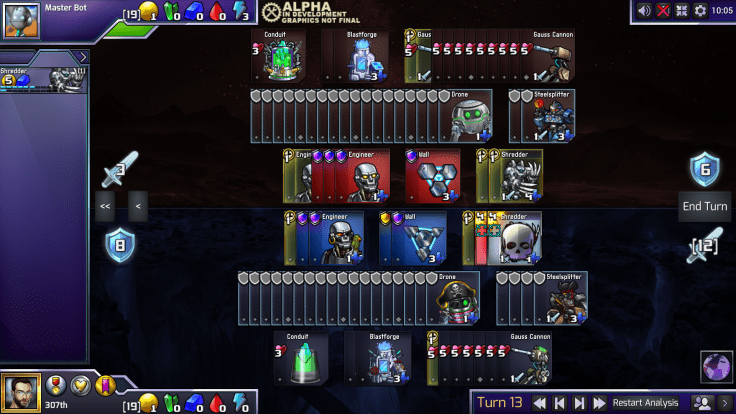
Task: Toggle fullscreen with the arrows icon
Action: 682,10
